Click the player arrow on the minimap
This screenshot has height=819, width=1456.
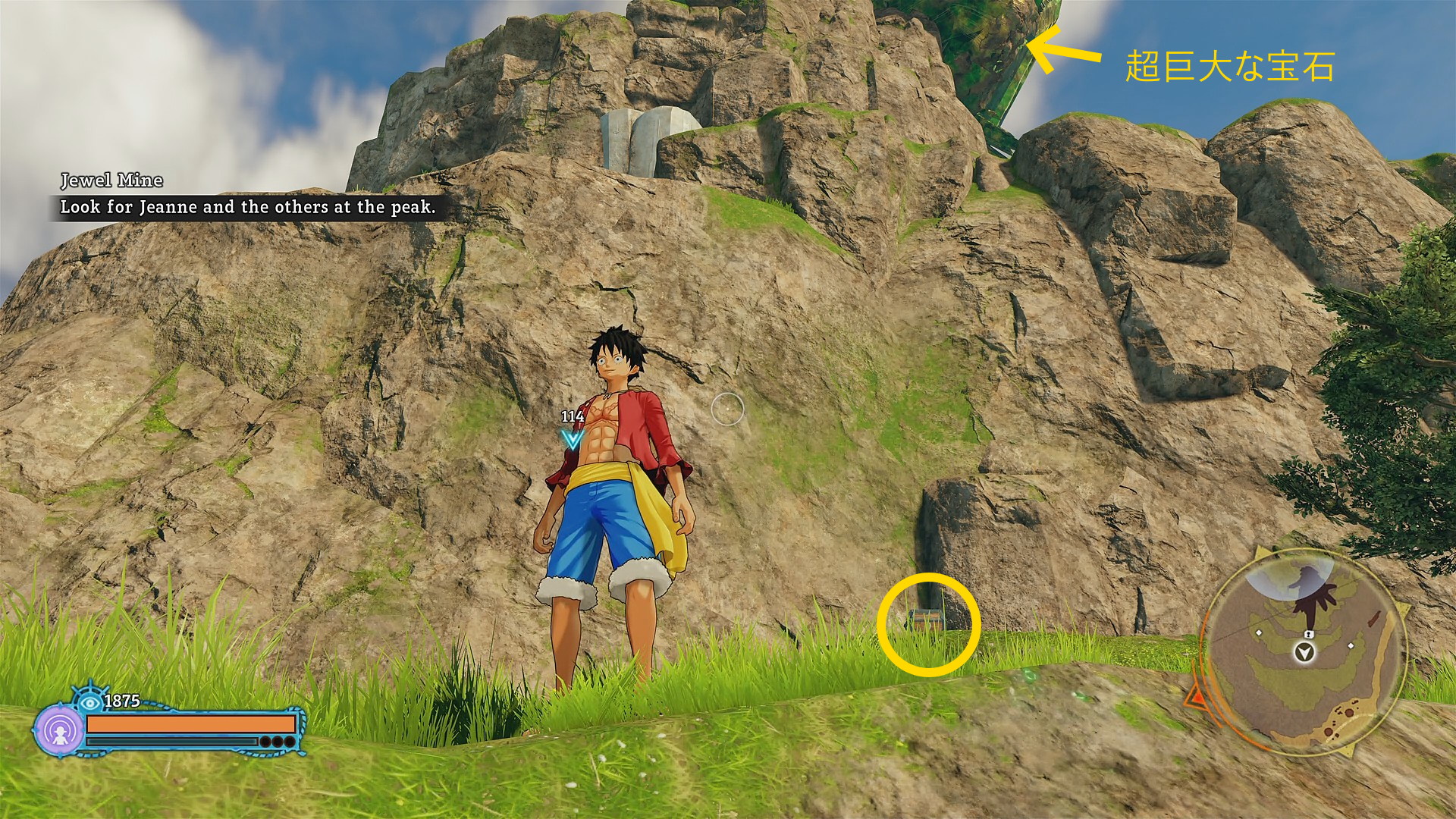coord(1304,652)
